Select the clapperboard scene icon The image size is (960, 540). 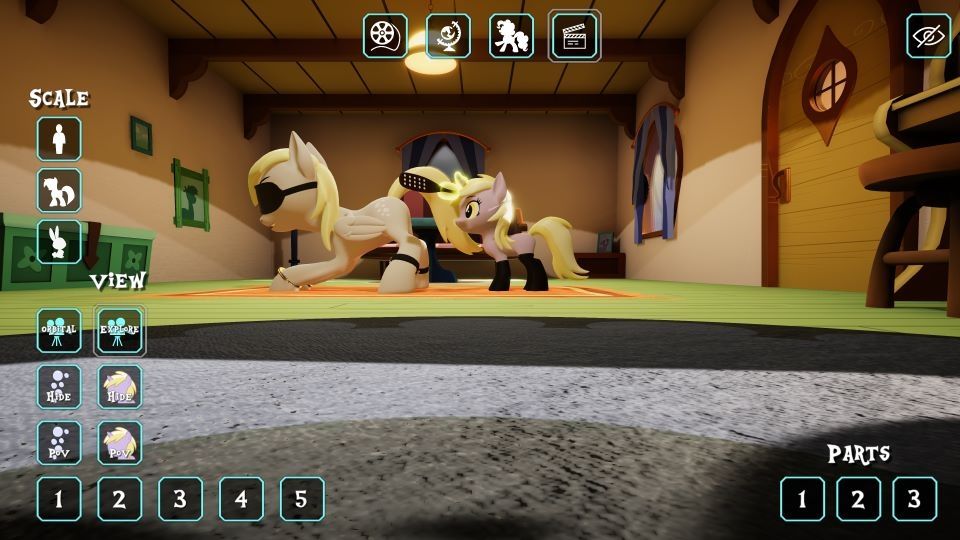(x=574, y=36)
